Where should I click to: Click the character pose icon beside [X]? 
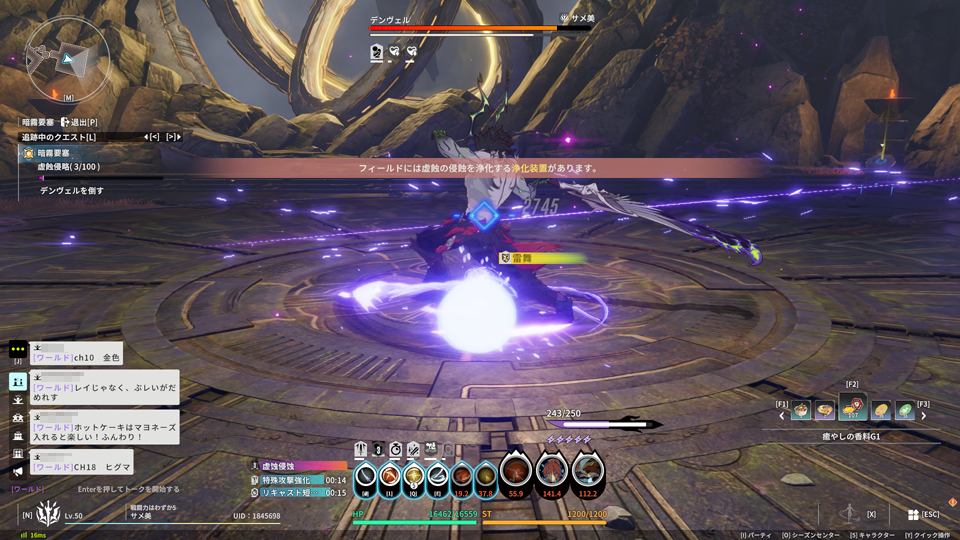(x=848, y=513)
